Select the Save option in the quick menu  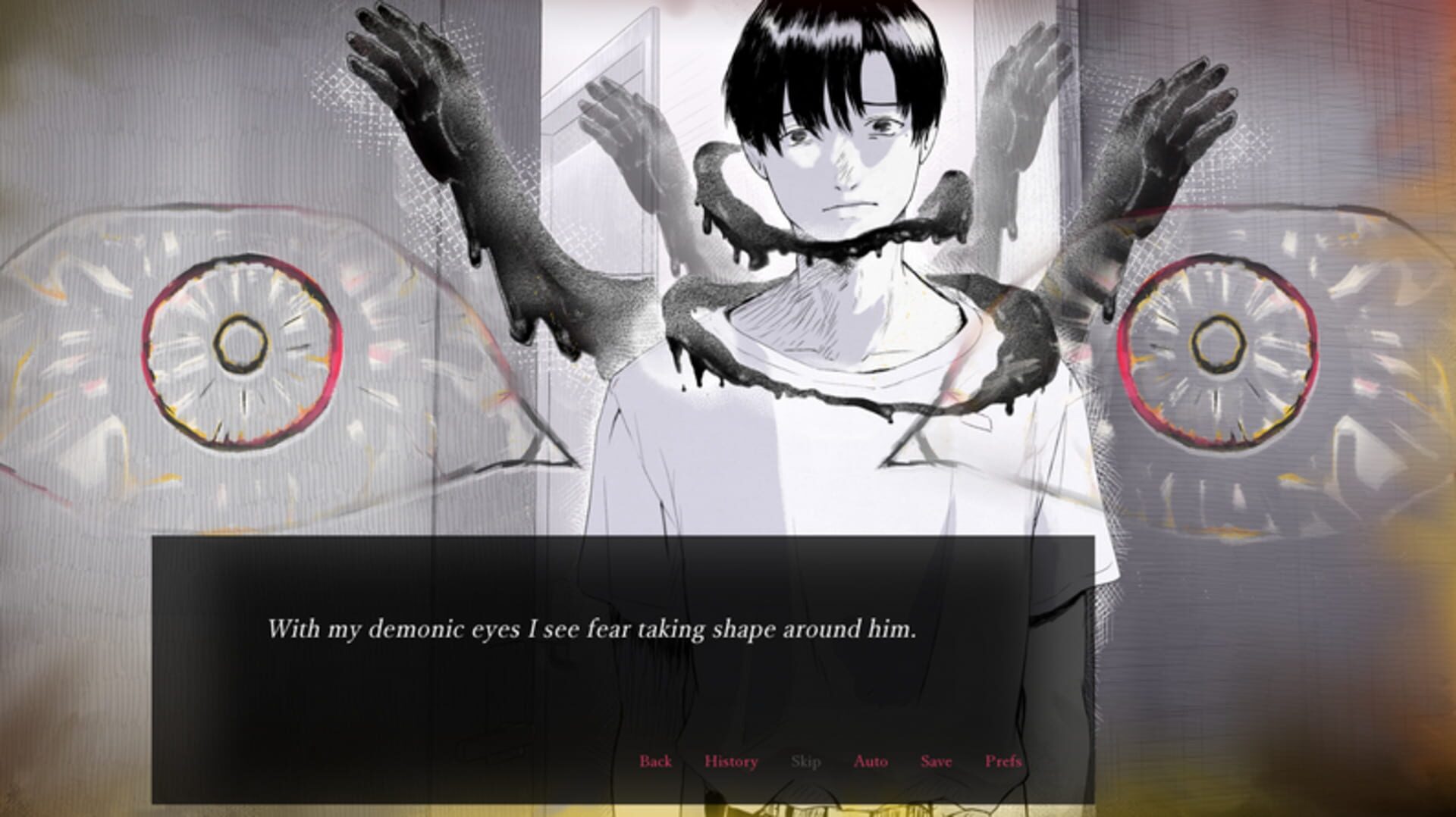937,762
